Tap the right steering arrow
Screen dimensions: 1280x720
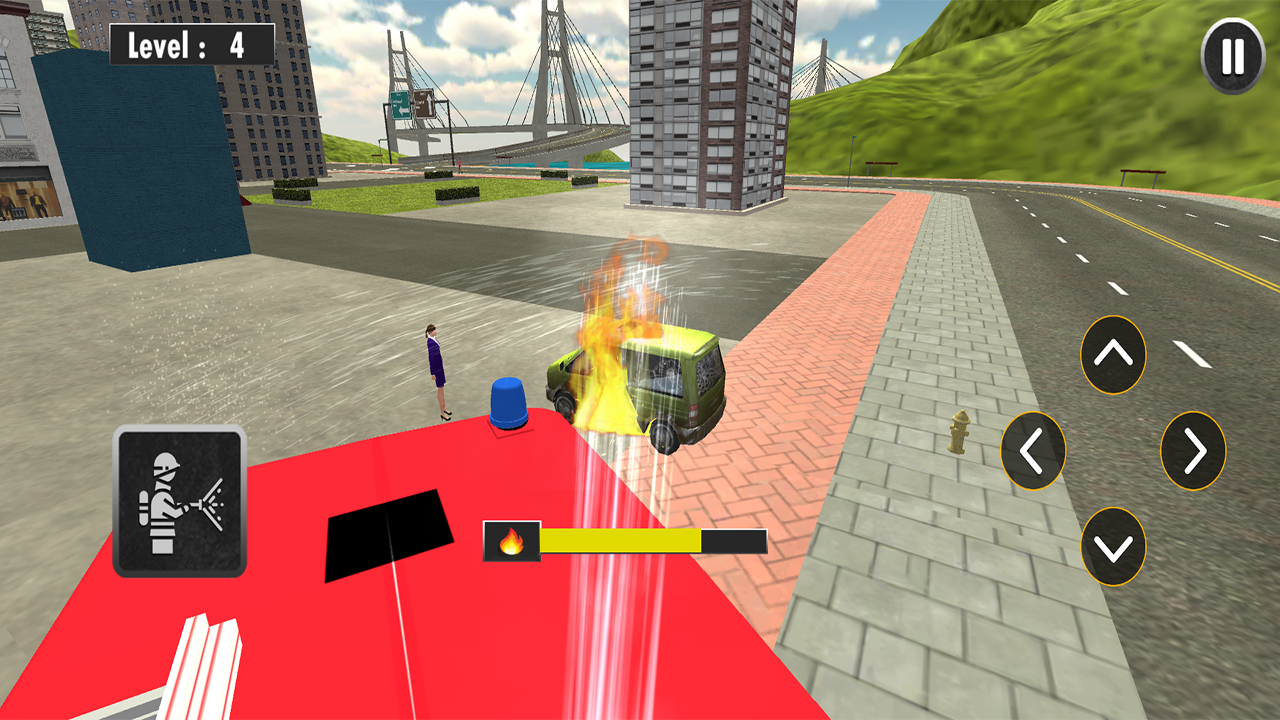(1191, 449)
